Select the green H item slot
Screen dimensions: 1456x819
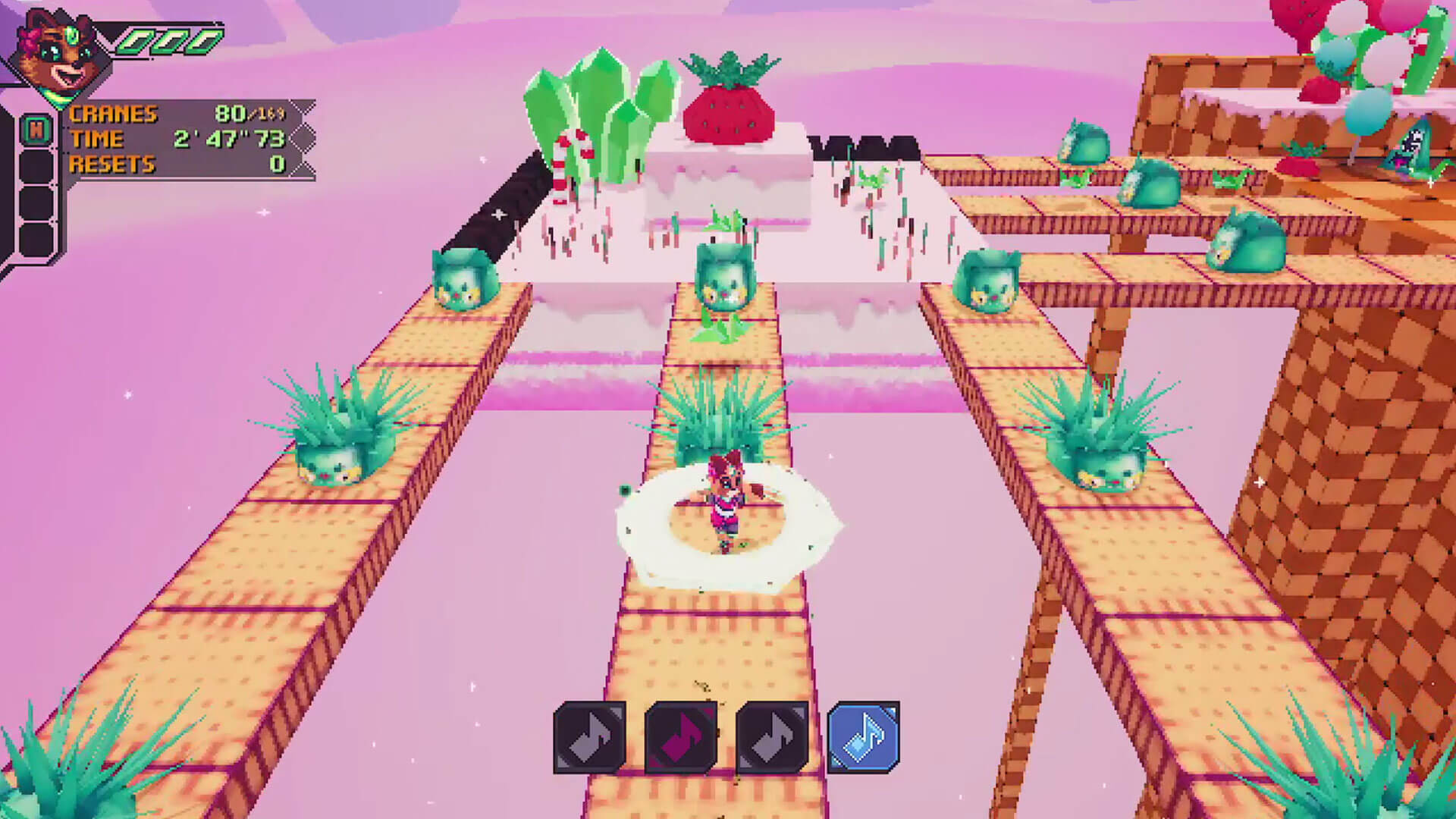pos(36,131)
